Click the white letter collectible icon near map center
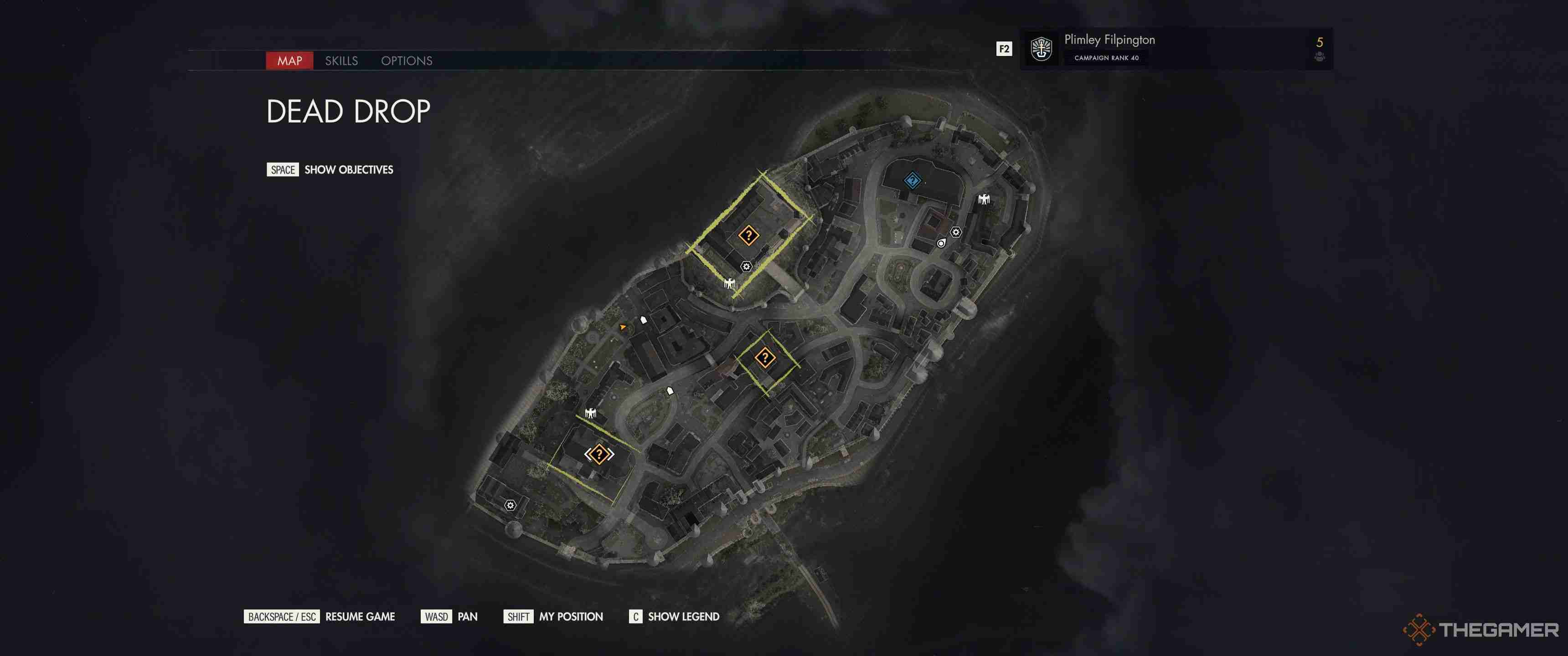 tap(670, 391)
